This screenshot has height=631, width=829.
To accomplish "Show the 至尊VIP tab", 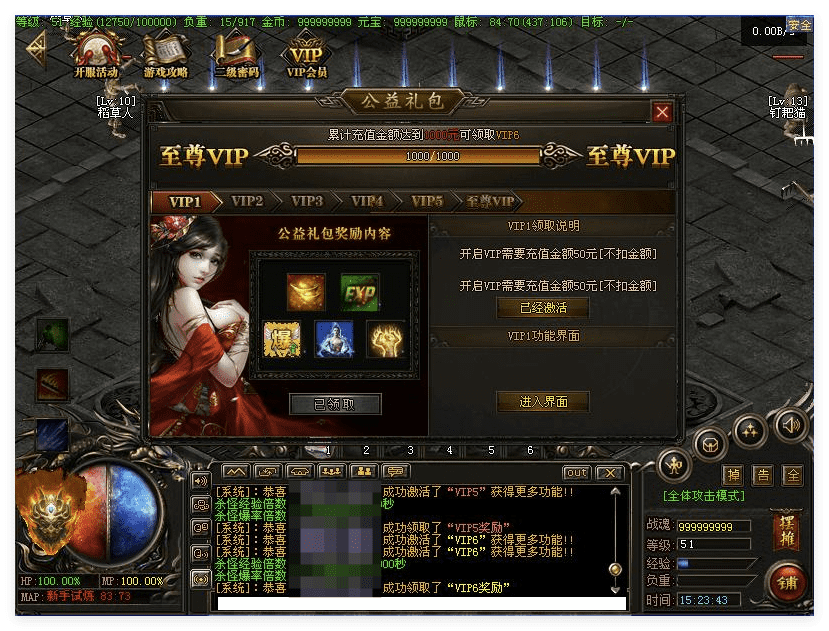I will (490, 201).
